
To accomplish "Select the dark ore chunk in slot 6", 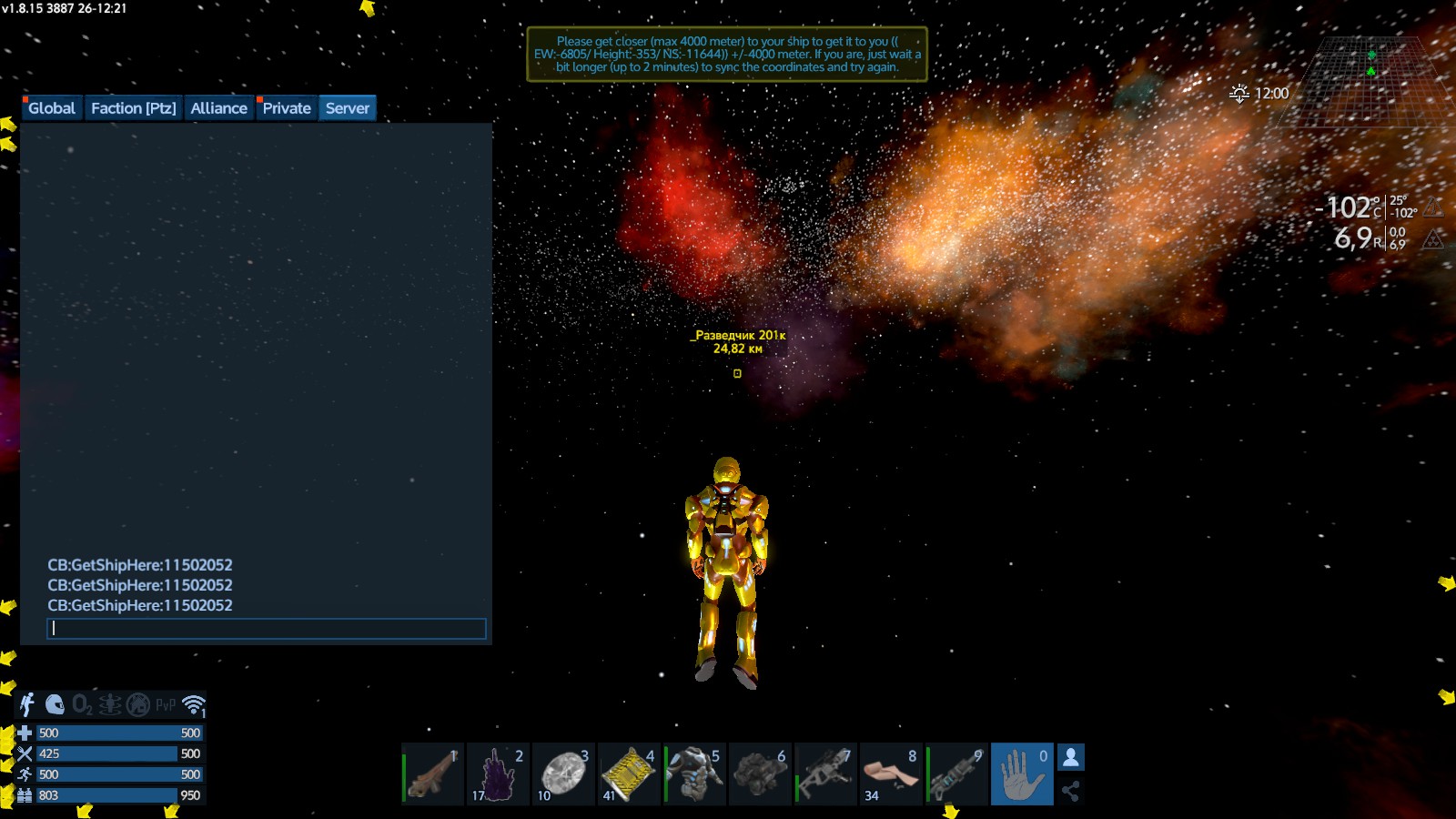I will tap(760, 774).
